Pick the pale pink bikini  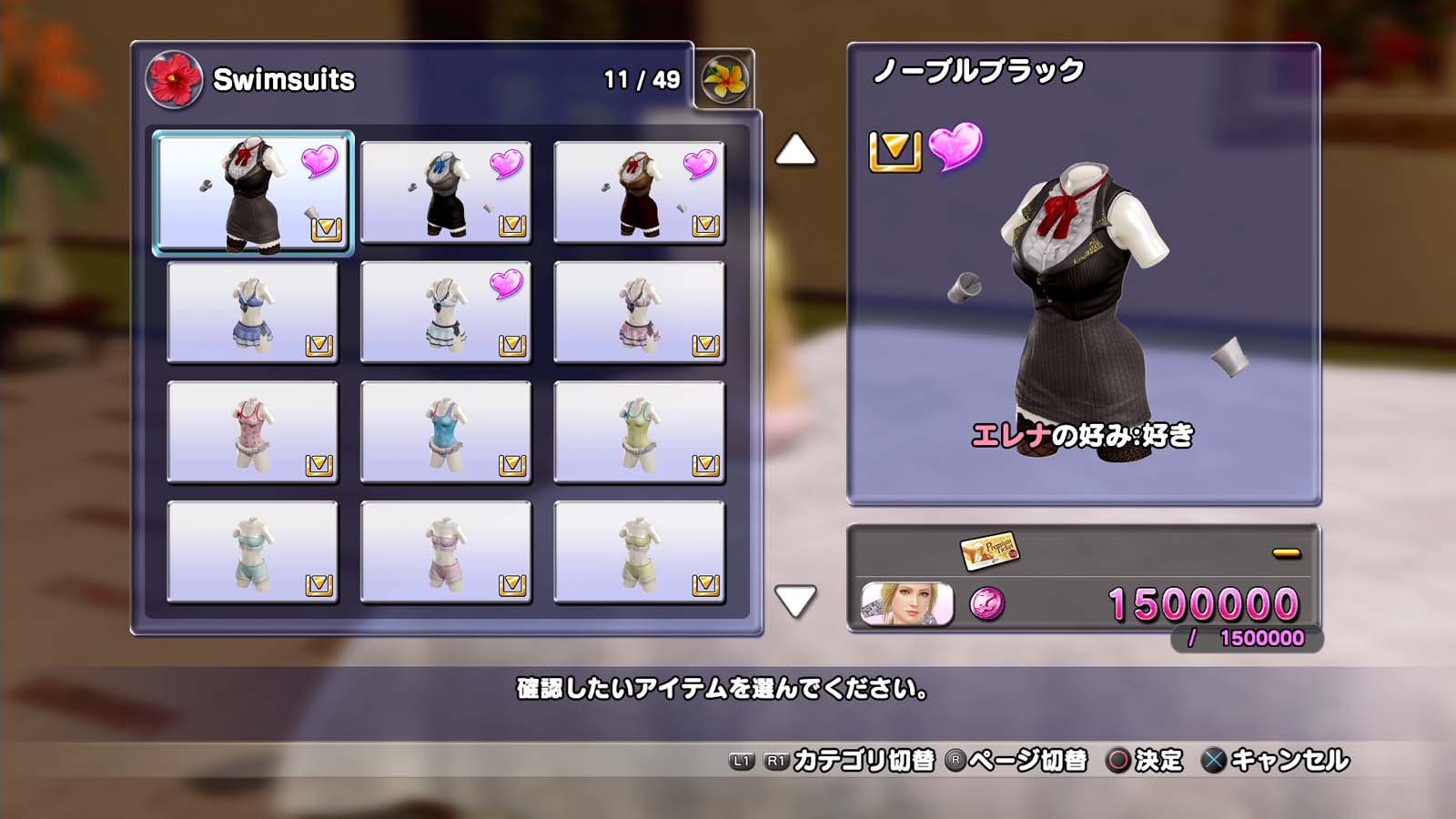446,552
